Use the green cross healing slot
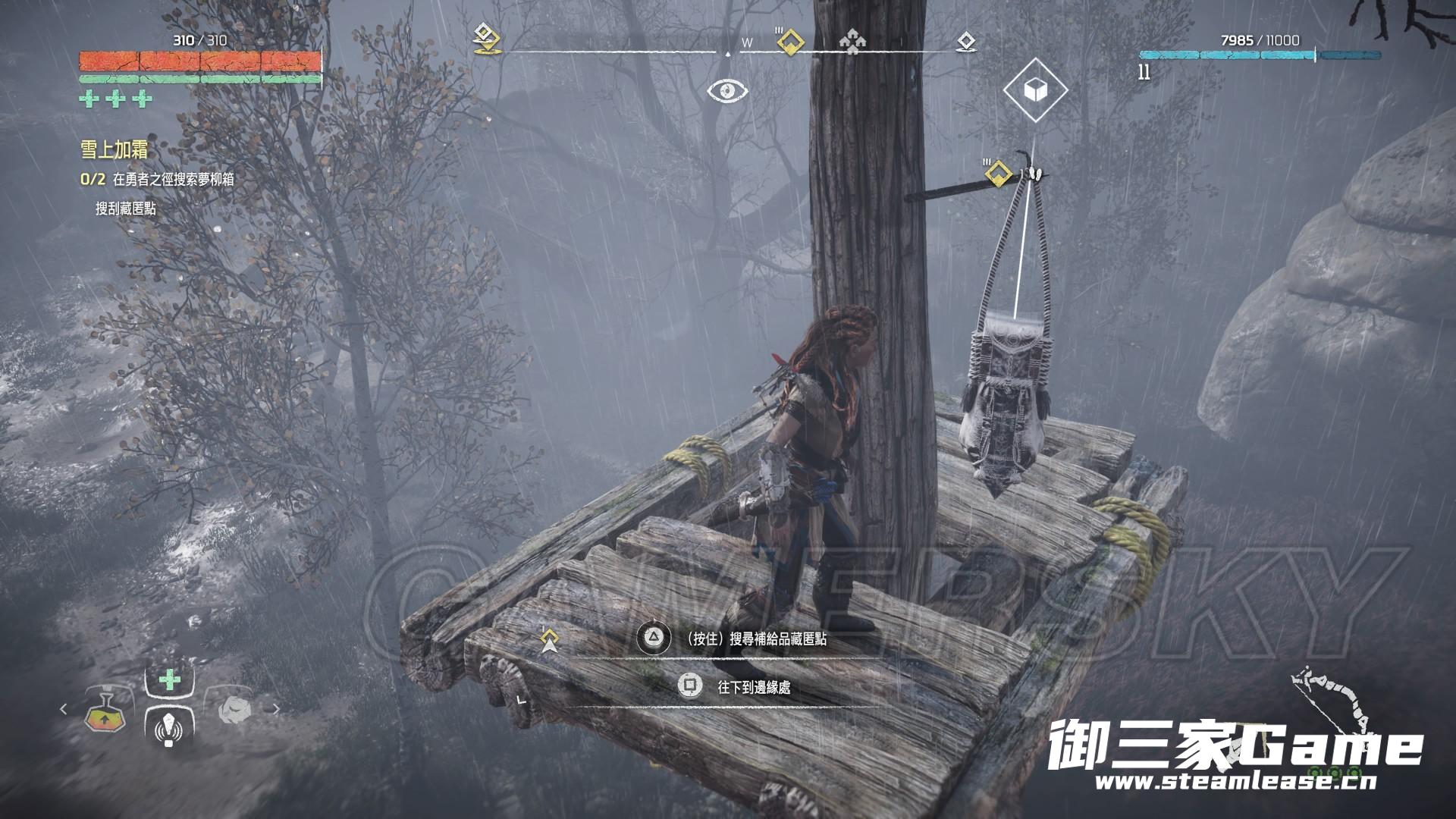Screen dimensions: 1456x819 tap(169, 679)
